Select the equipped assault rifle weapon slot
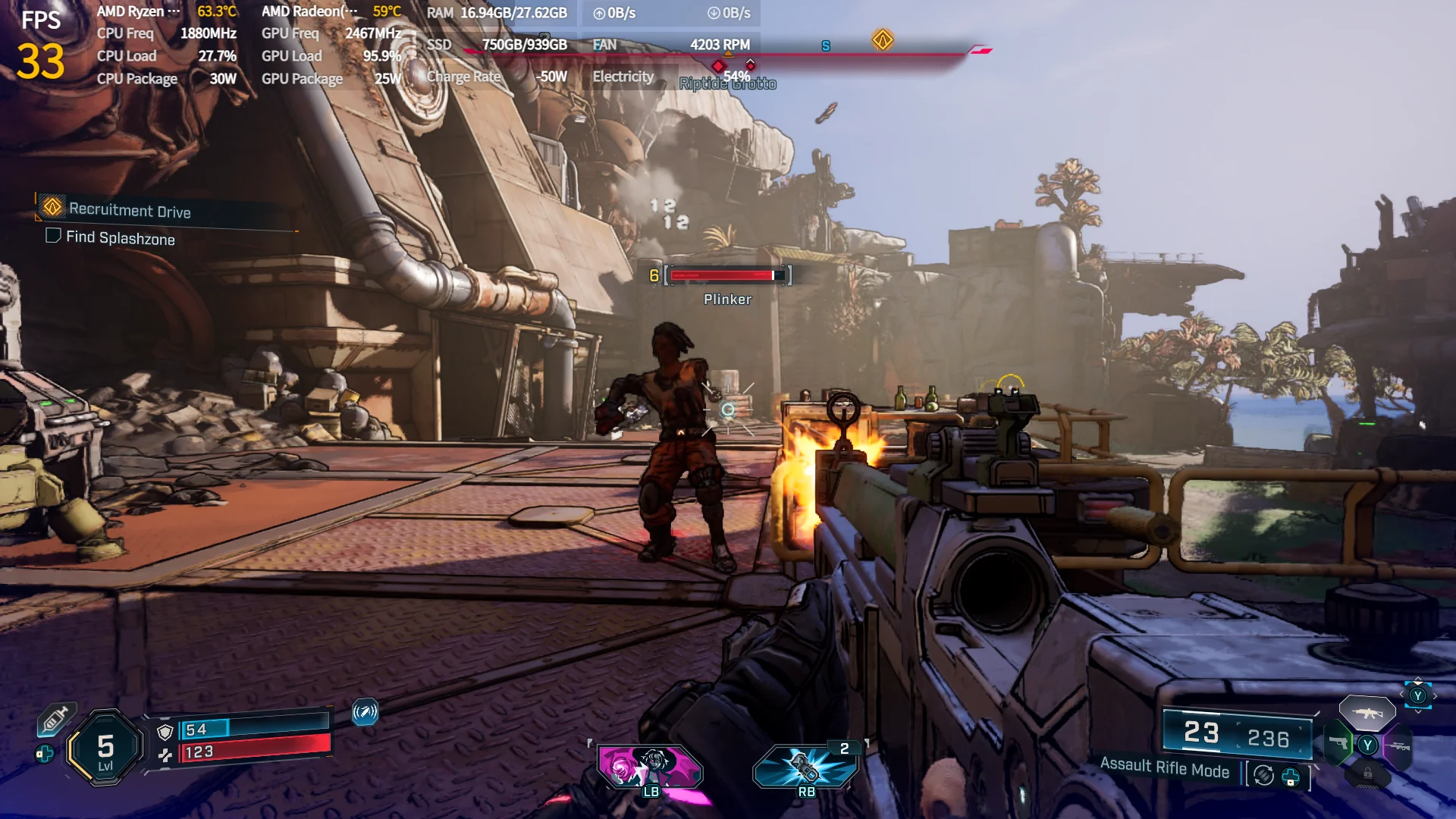The image size is (1456, 819). 1367,713
